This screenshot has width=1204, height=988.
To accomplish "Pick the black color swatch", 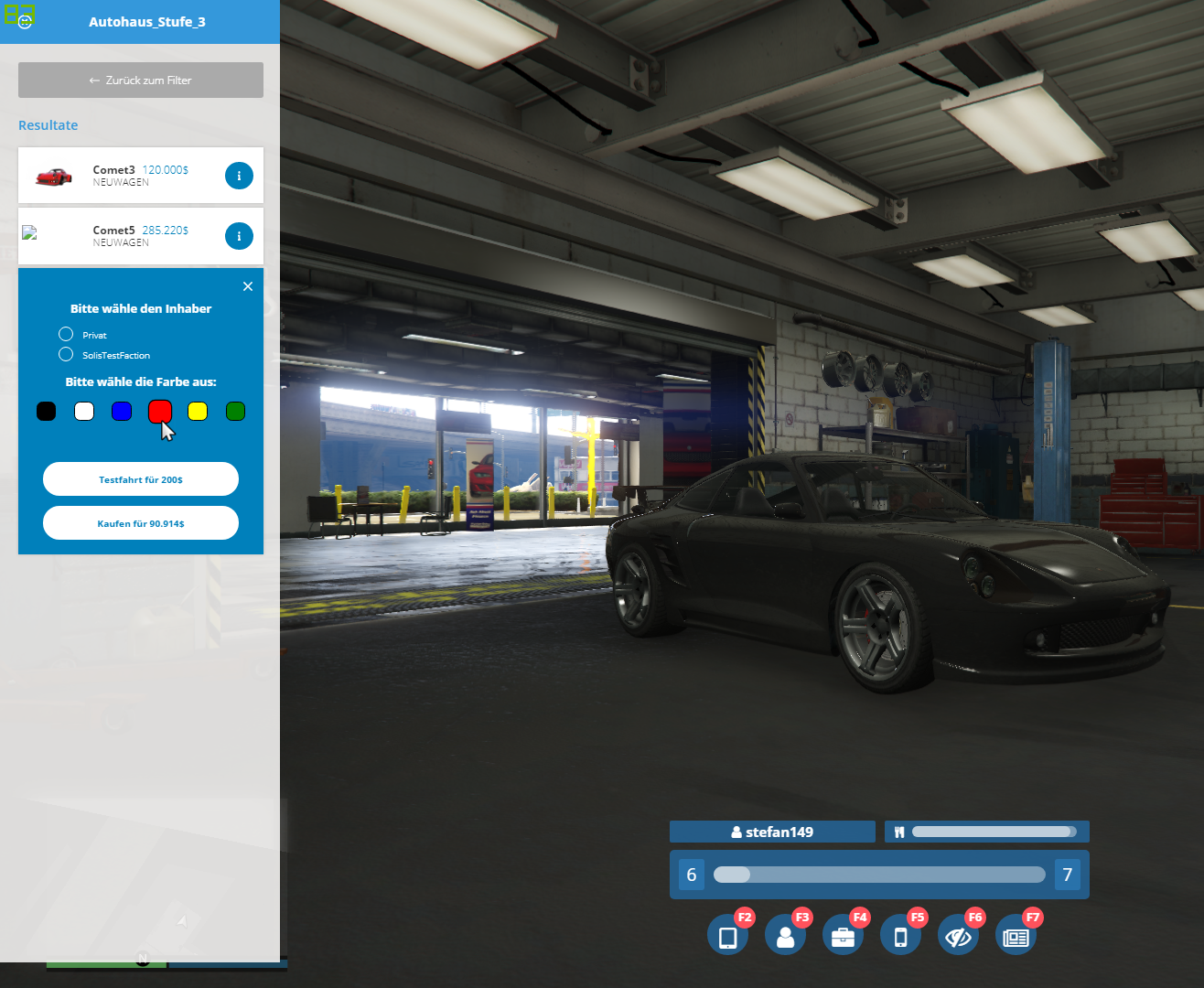I will click(x=46, y=412).
